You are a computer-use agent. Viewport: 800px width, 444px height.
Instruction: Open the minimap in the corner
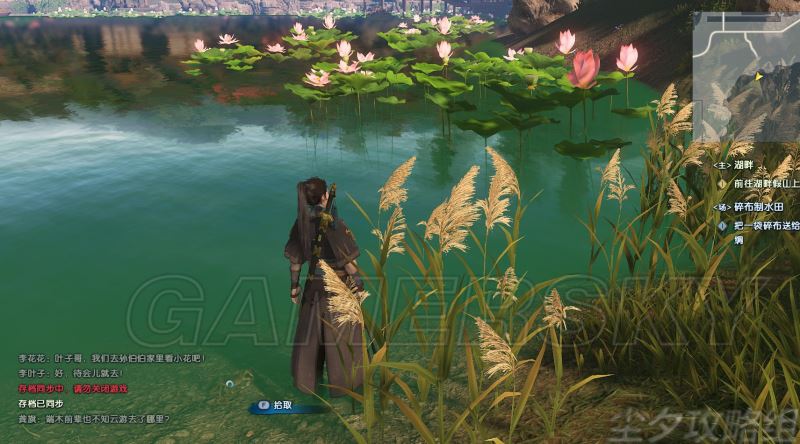click(x=746, y=76)
